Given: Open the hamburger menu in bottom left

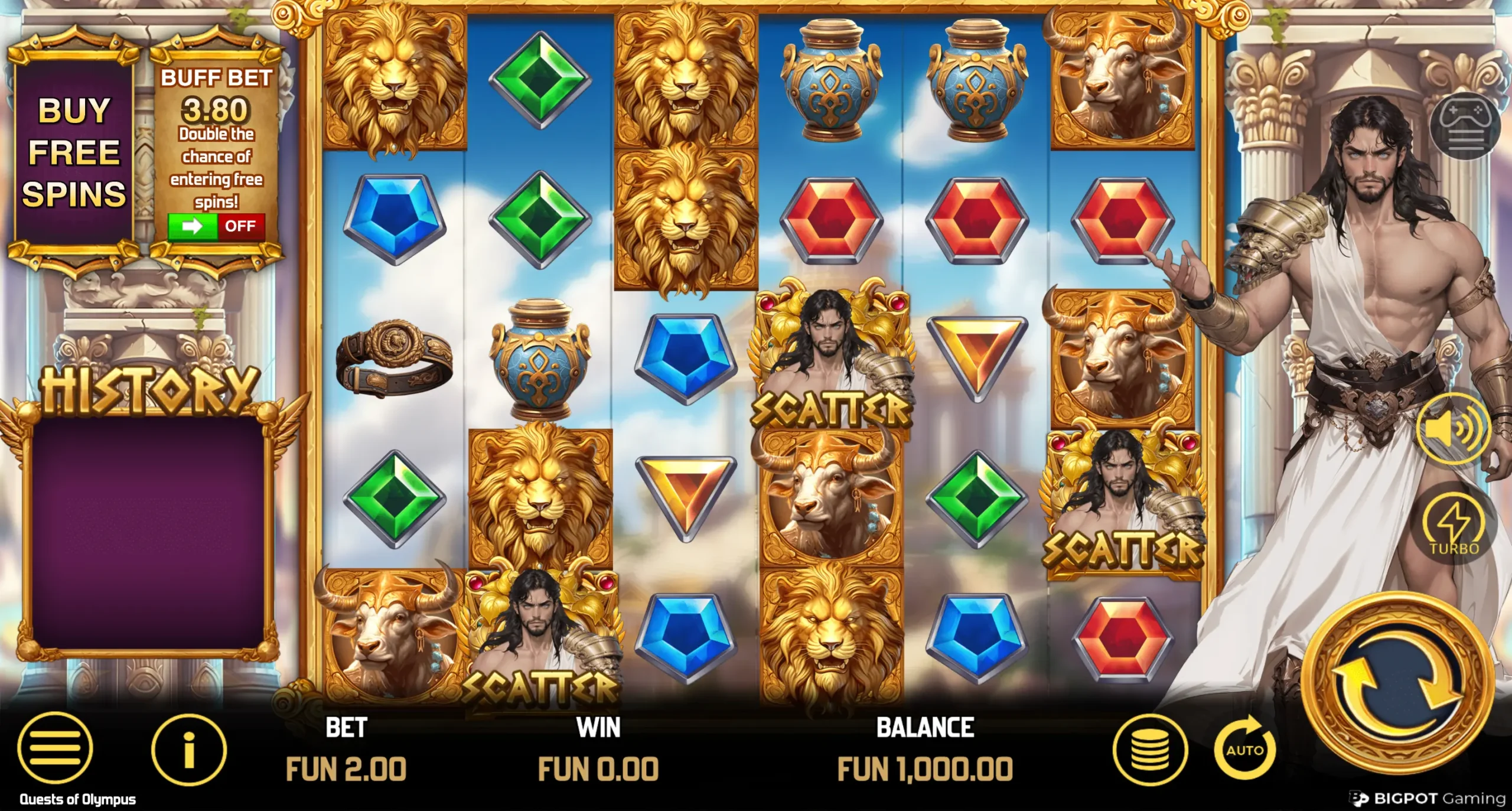Looking at the screenshot, I should 54,749.
